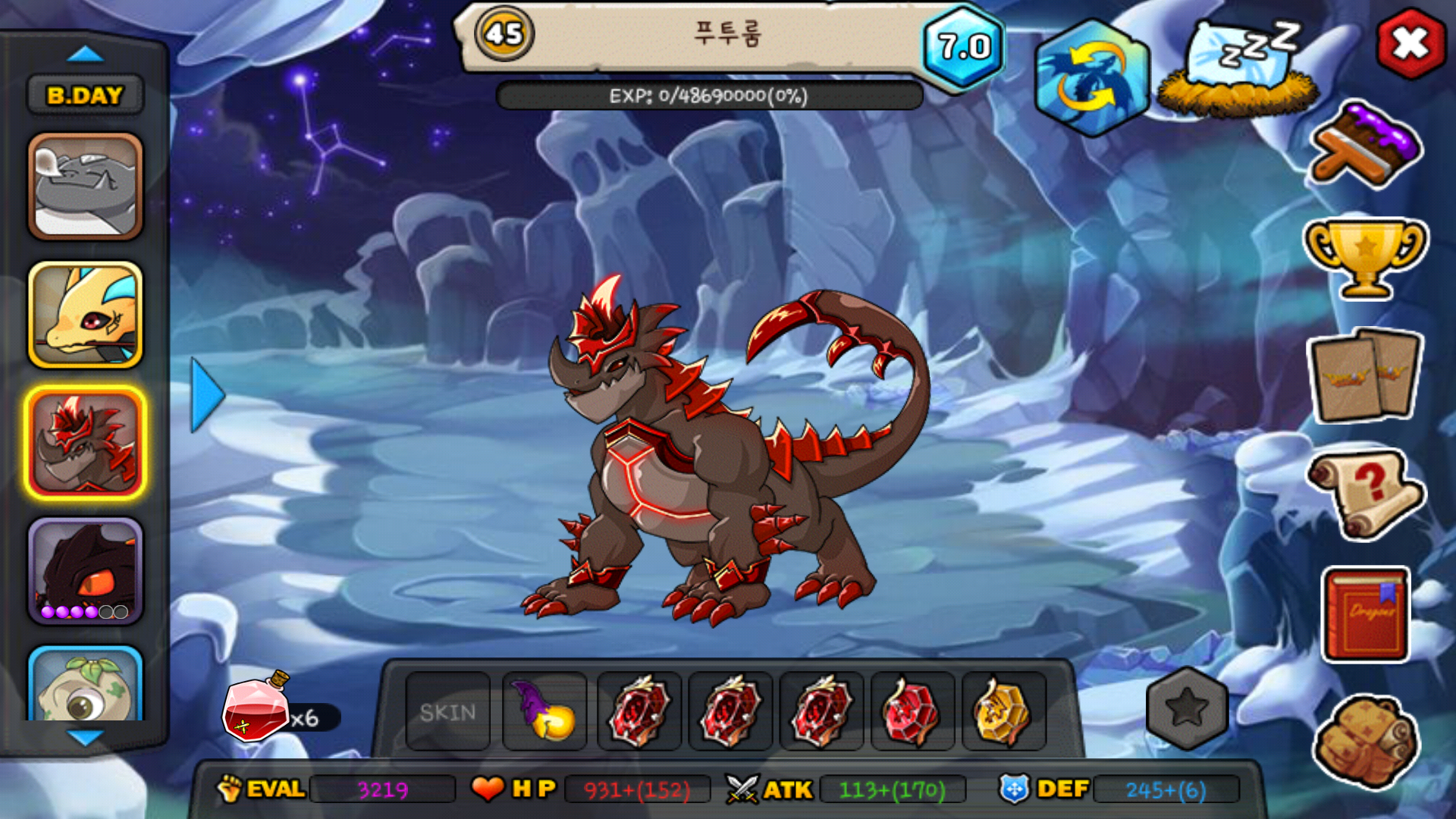Click the down arrow of dragon list
1456x819 pixels.
tap(85, 737)
